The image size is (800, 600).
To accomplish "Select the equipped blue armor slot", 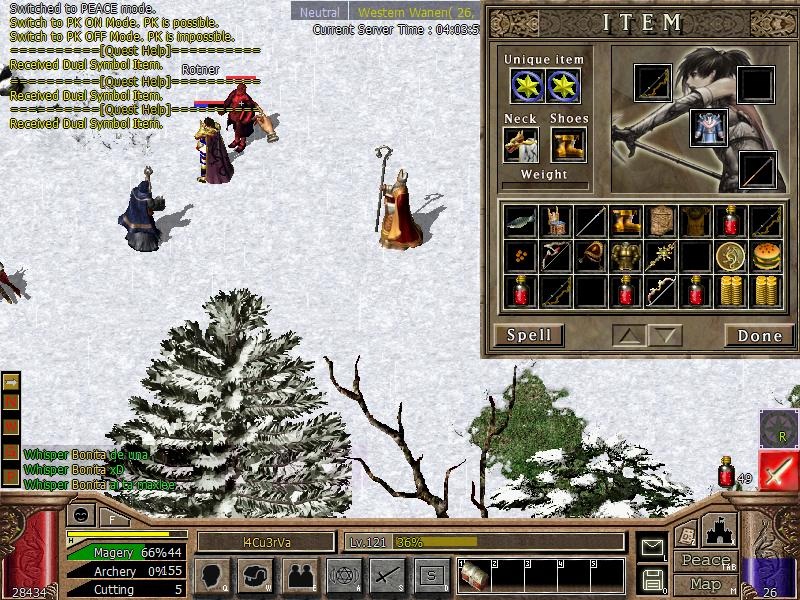I will [x=708, y=128].
